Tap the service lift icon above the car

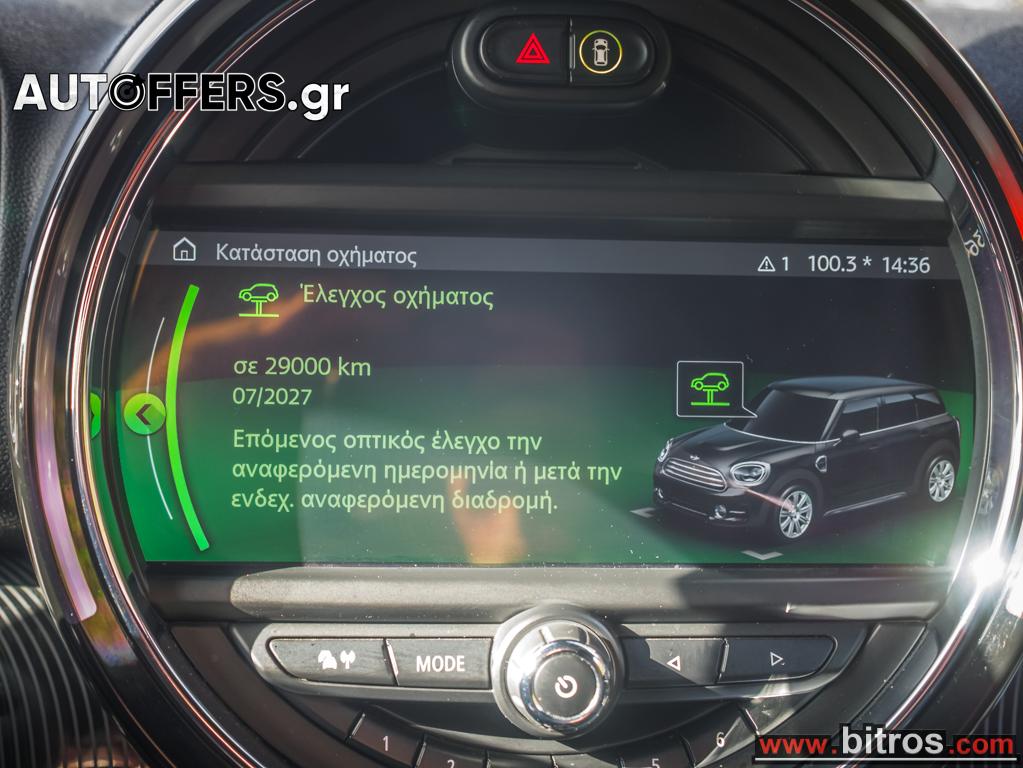(709, 388)
